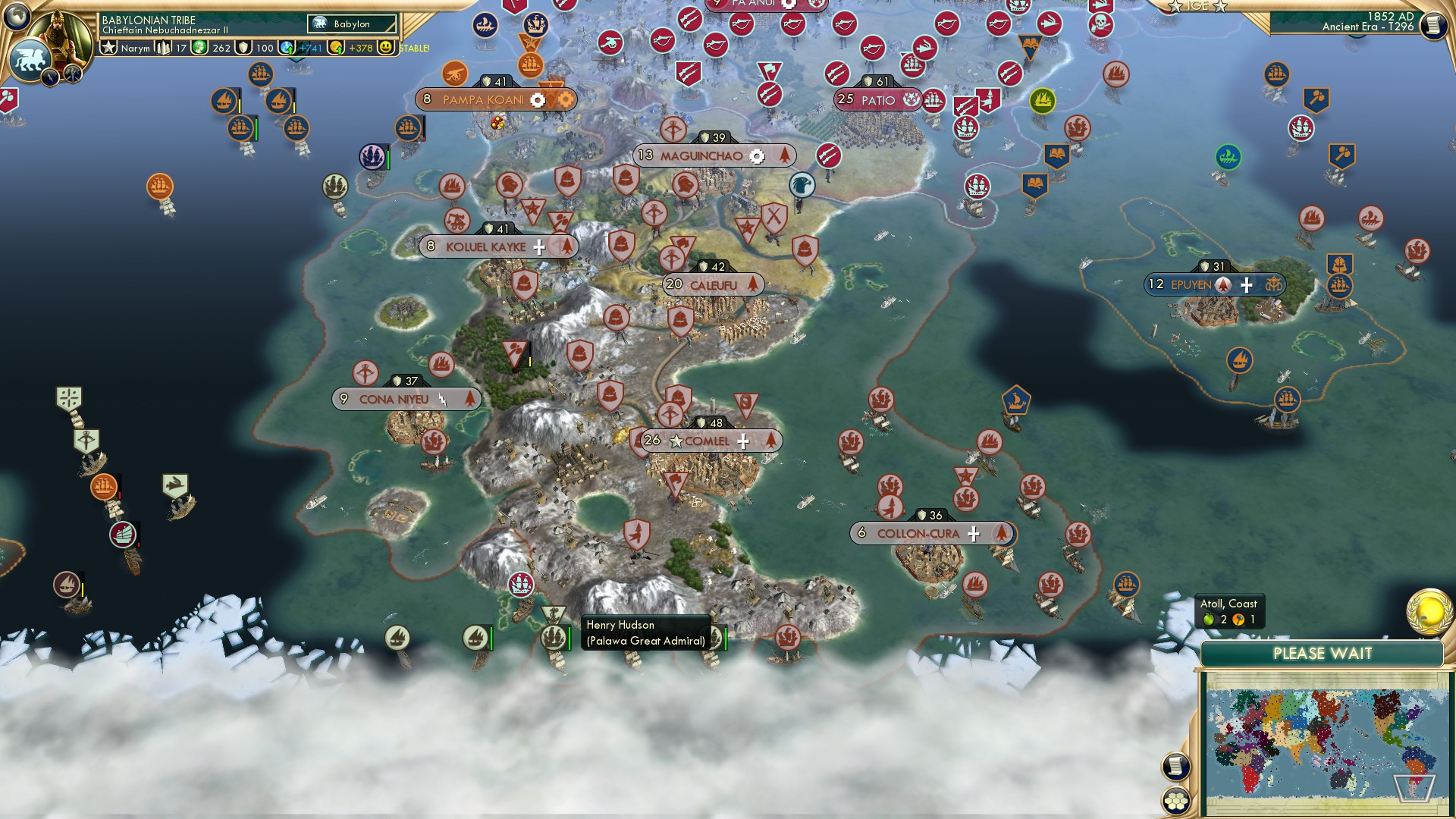Open the Babylon civilization selector dropdown
This screenshot has width=1456, height=819.
(x=350, y=24)
